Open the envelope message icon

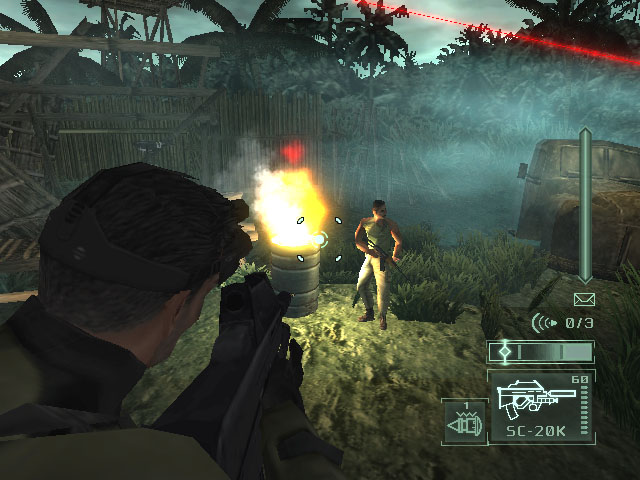pos(584,299)
